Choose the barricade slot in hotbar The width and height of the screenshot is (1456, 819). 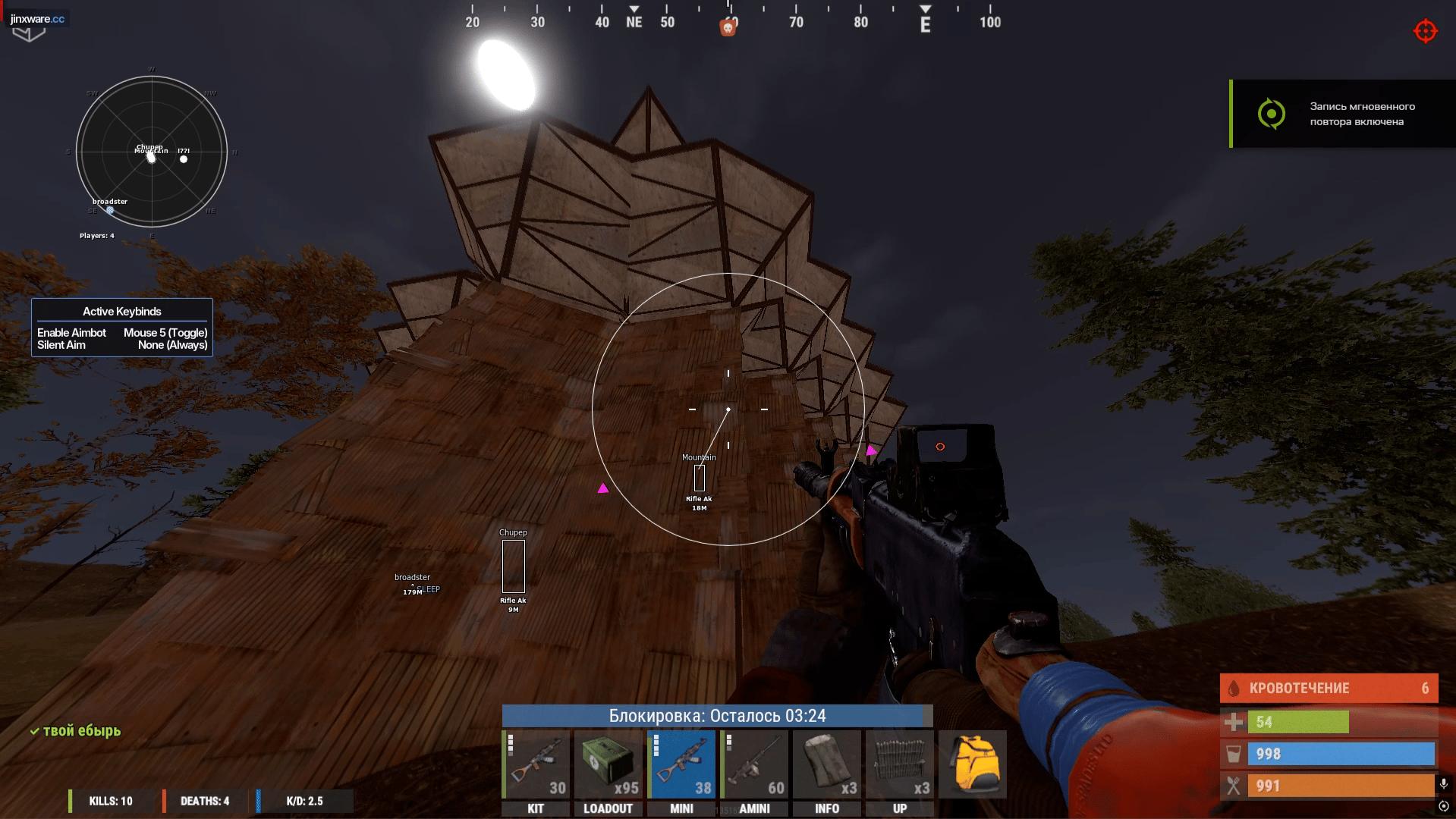[900, 764]
